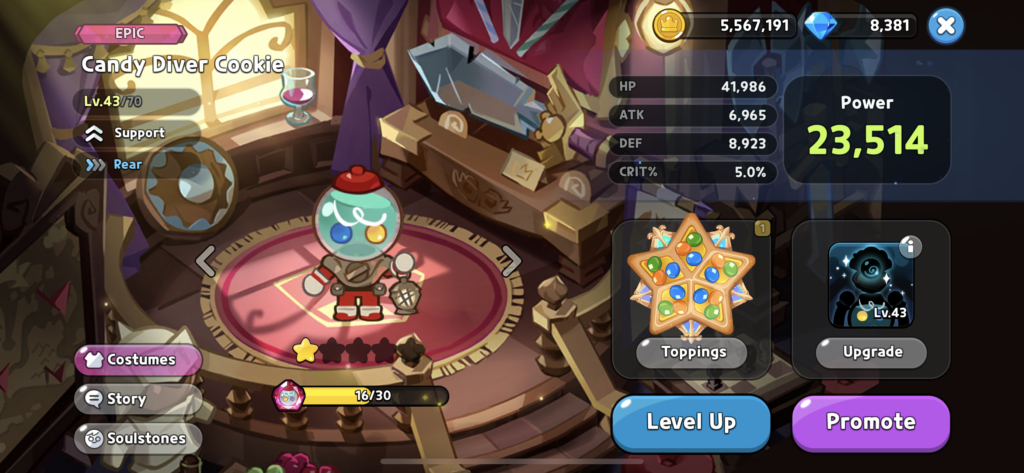
Task: Tap the blue Level Up button
Action: (691, 422)
